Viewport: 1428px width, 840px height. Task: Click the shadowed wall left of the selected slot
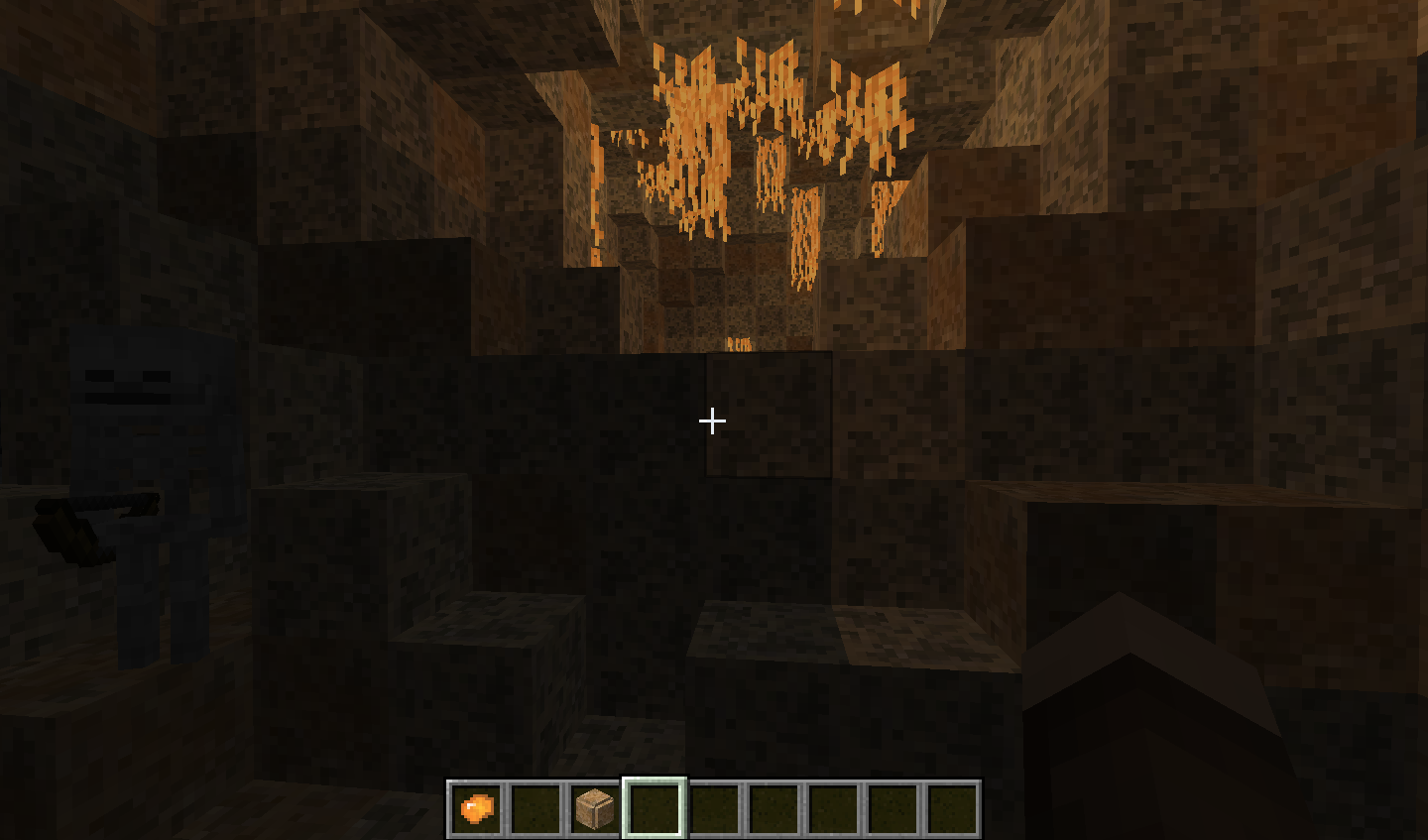(x=347, y=694)
